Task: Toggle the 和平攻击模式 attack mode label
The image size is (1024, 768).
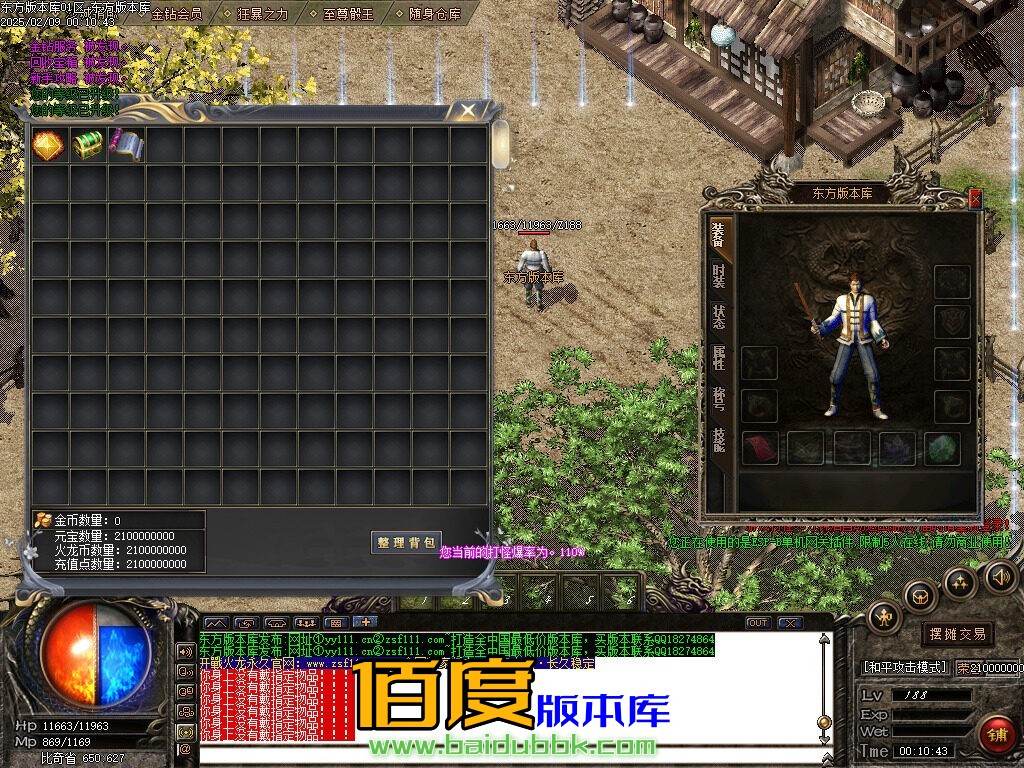Action: point(904,667)
